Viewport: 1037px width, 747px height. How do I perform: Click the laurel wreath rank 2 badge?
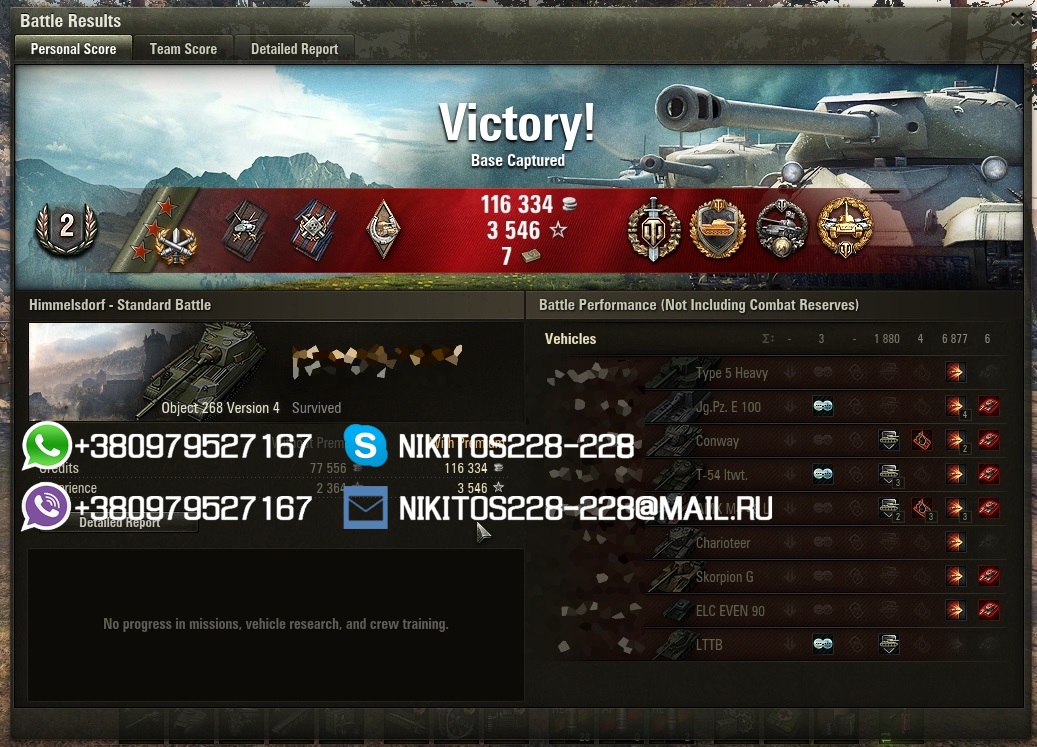(66, 227)
